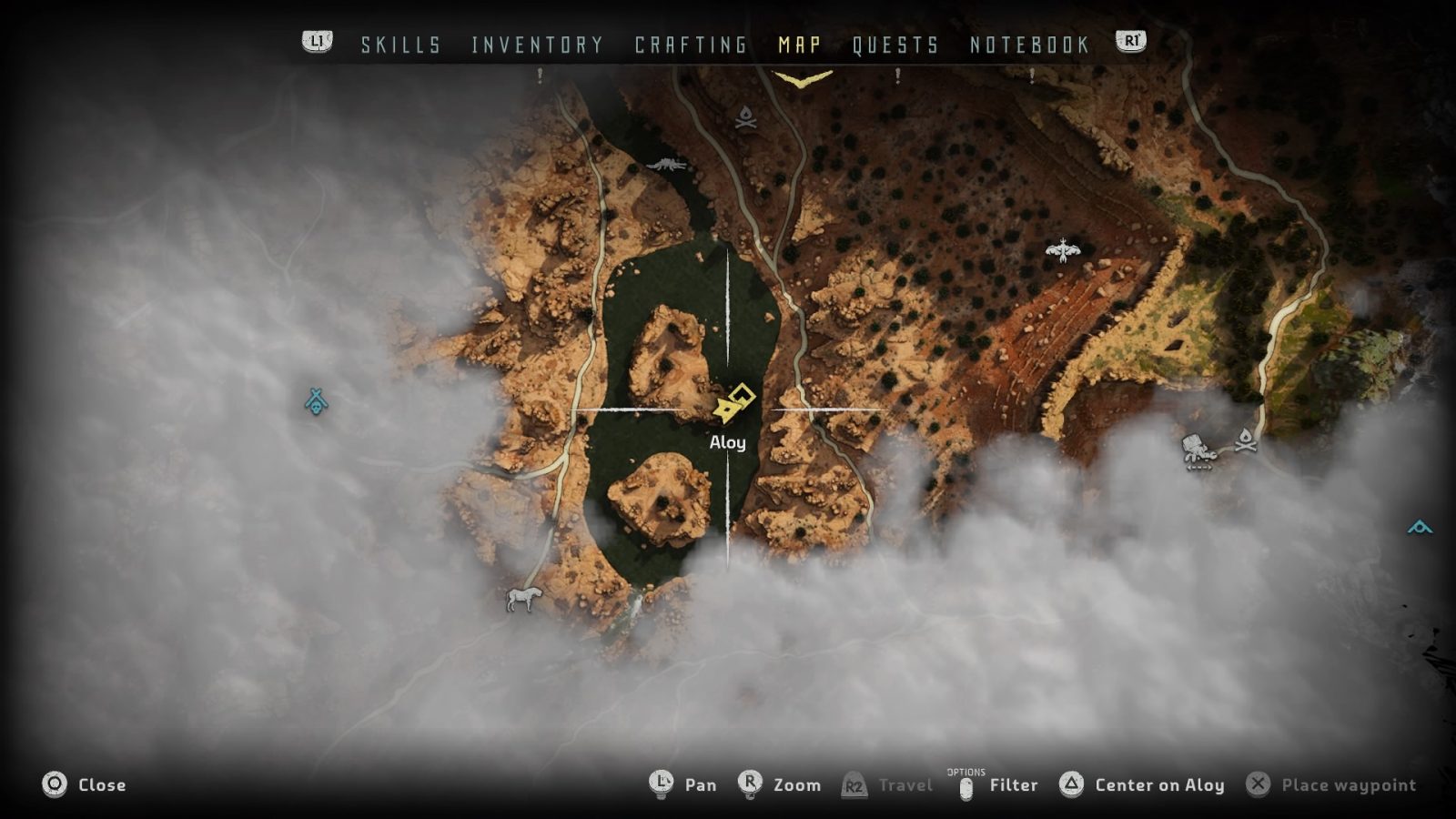Switch to the Skills tab
This screenshot has width=1456, height=819.
tap(400, 45)
